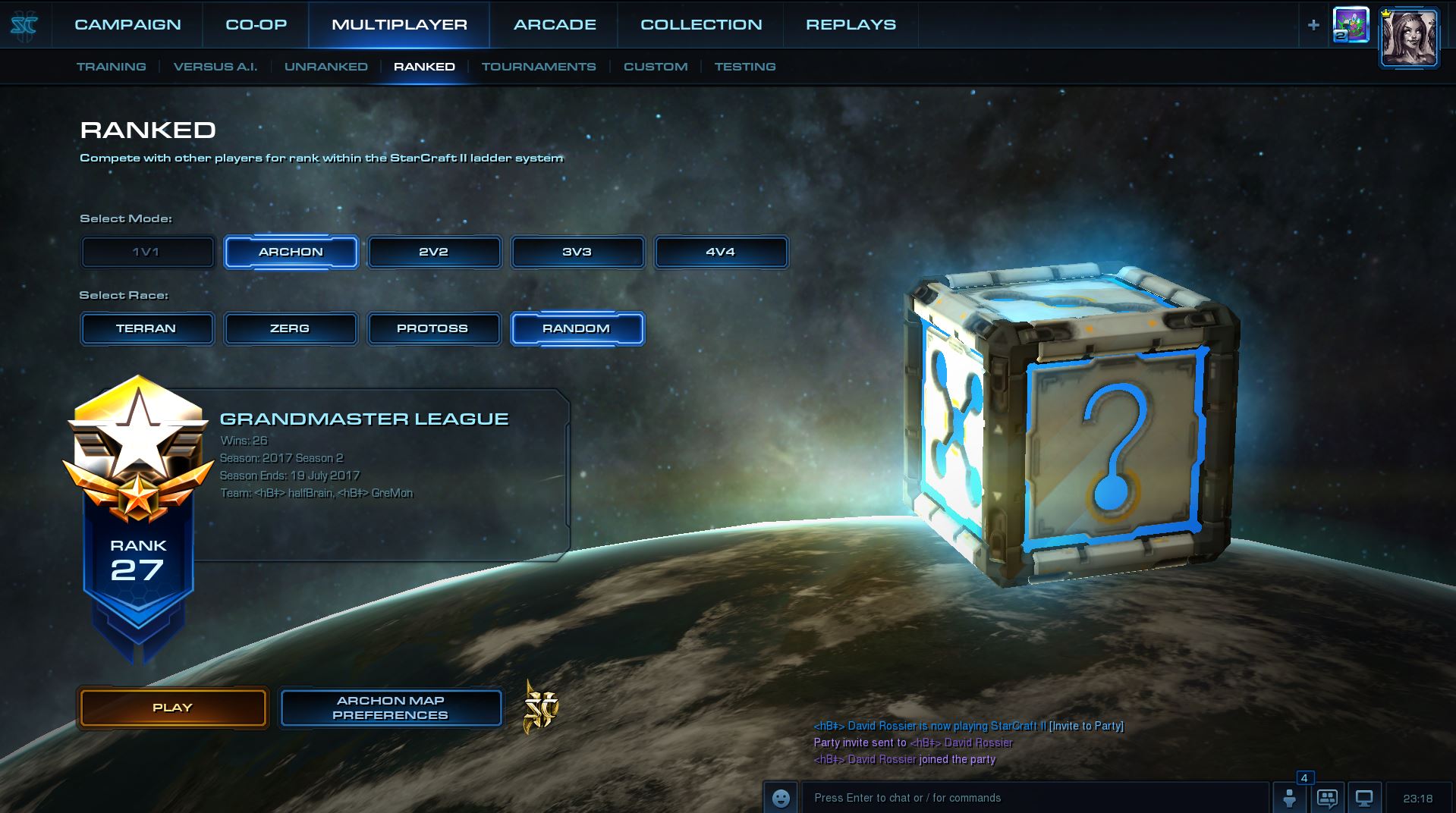The width and height of the screenshot is (1456, 813).
Task: Choose the Custom games sub-tab
Action: (x=656, y=67)
